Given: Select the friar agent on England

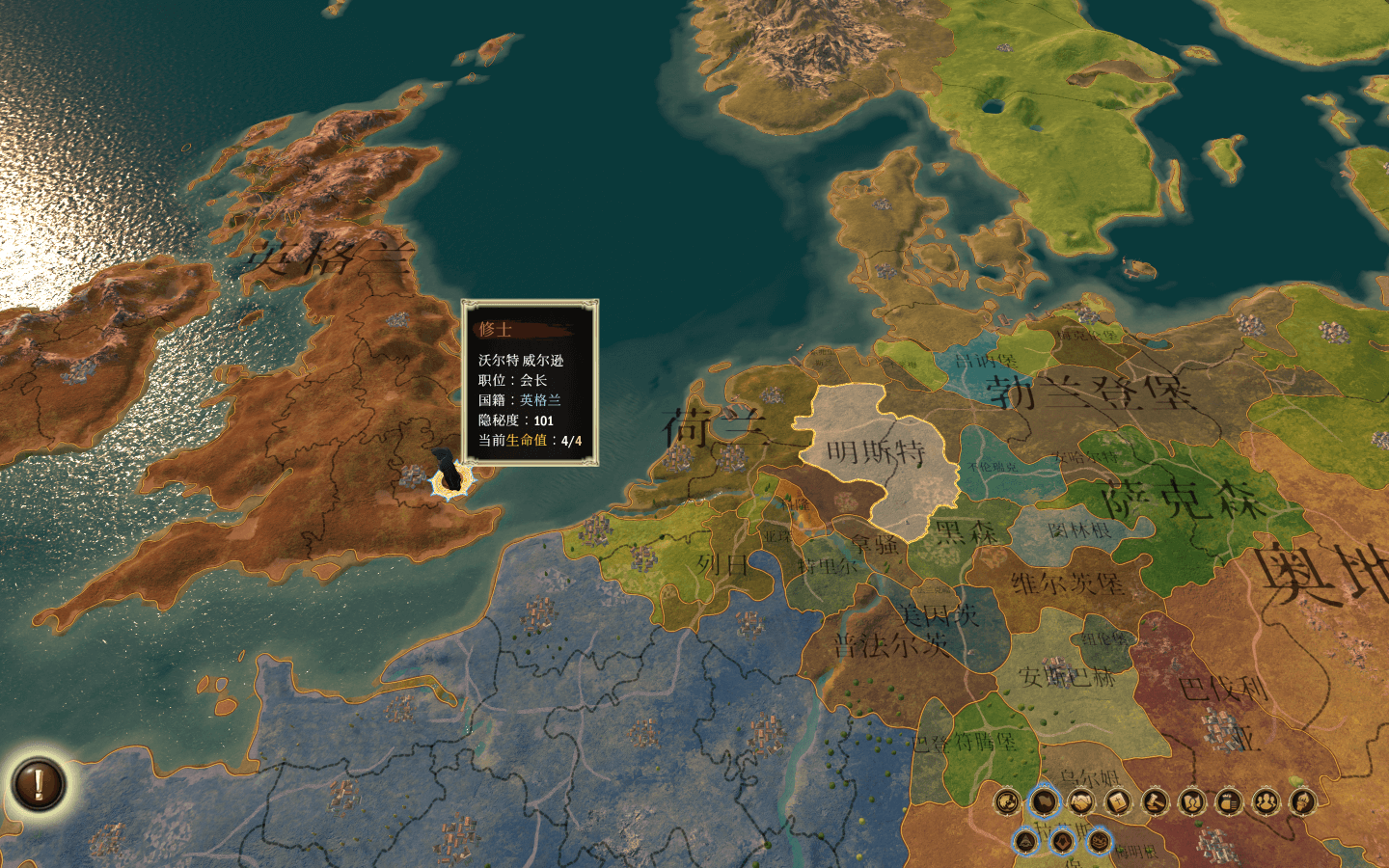Looking at the screenshot, I should tap(446, 473).
